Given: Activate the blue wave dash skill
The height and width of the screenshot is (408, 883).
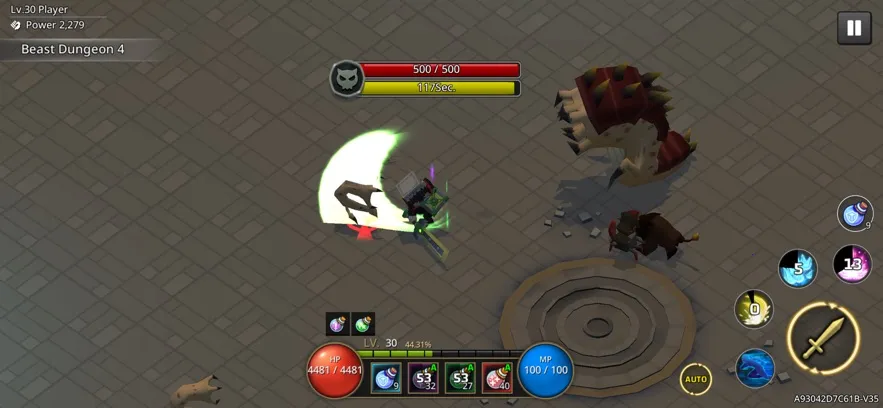Looking at the screenshot, I should point(755,368).
